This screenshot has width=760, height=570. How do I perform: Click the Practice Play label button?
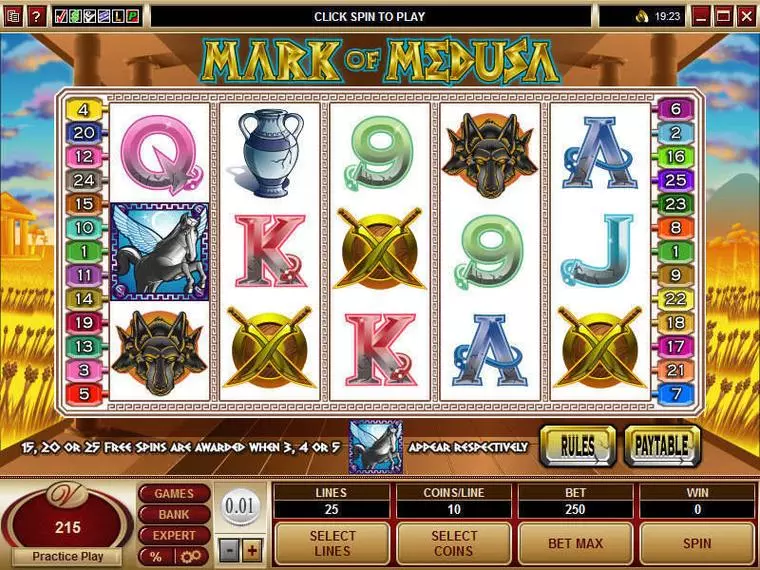click(68, 556)
